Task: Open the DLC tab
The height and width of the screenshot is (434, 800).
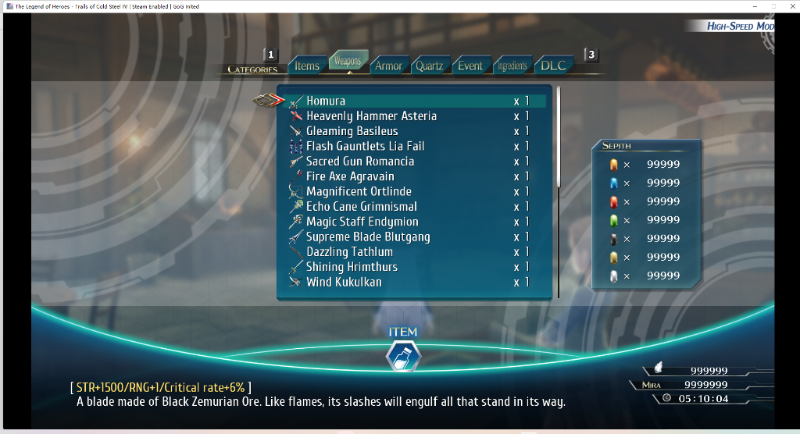Action: point(553,66)
